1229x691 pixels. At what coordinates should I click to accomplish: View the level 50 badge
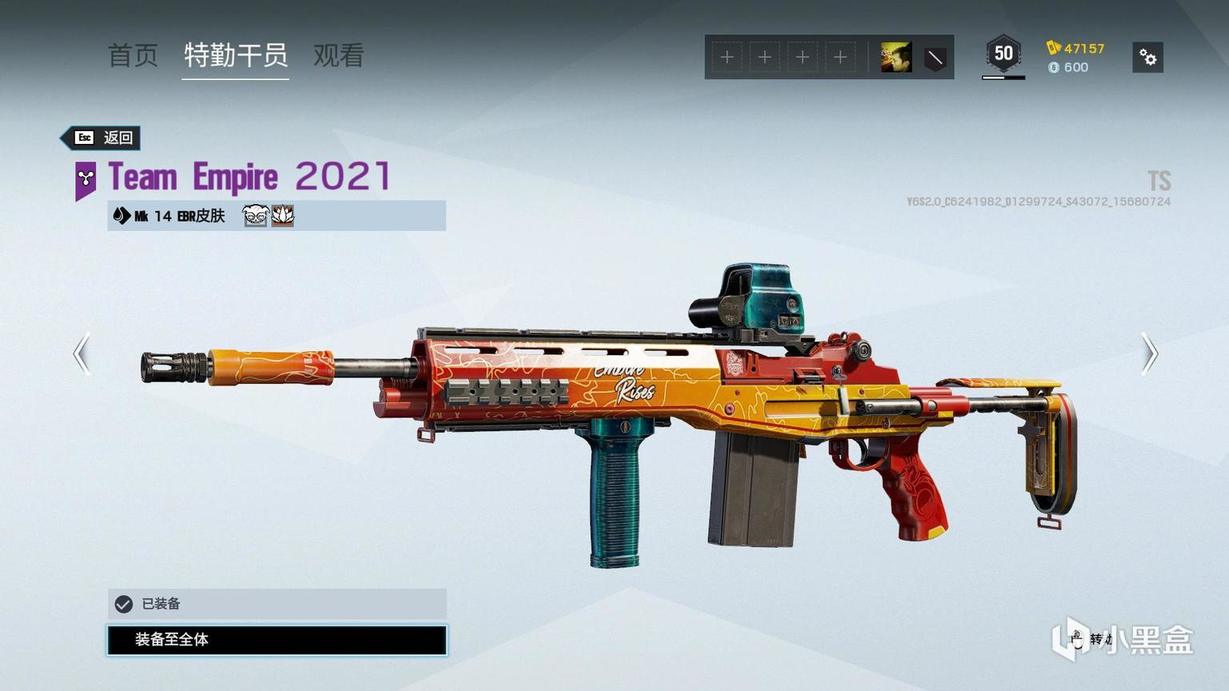click(x=1003, y=54)
